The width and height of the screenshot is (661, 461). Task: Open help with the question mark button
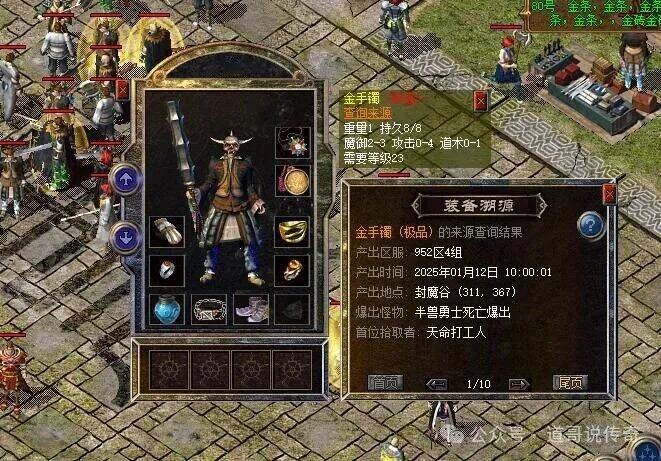pyautogui.click(x=591, y=225)
